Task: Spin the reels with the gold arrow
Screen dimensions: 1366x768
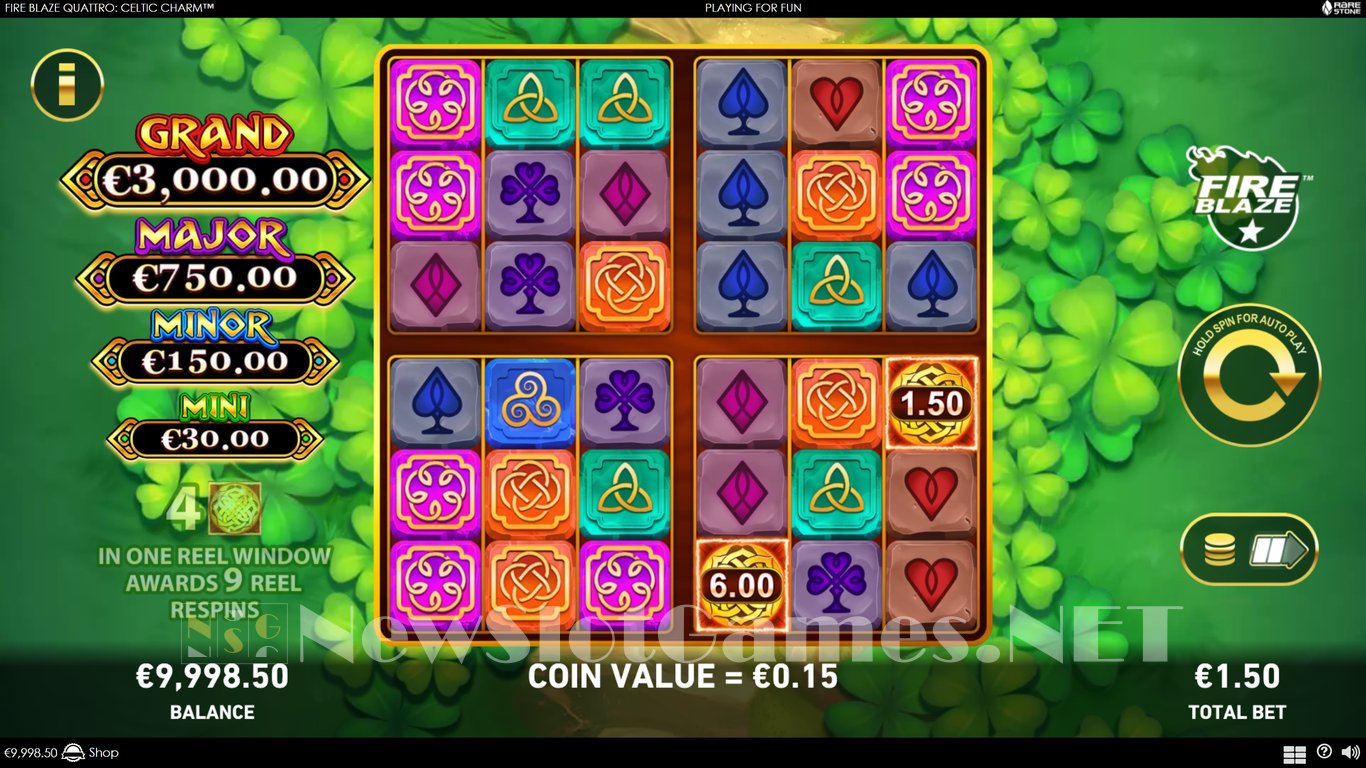Action: tap(1249, 375)
